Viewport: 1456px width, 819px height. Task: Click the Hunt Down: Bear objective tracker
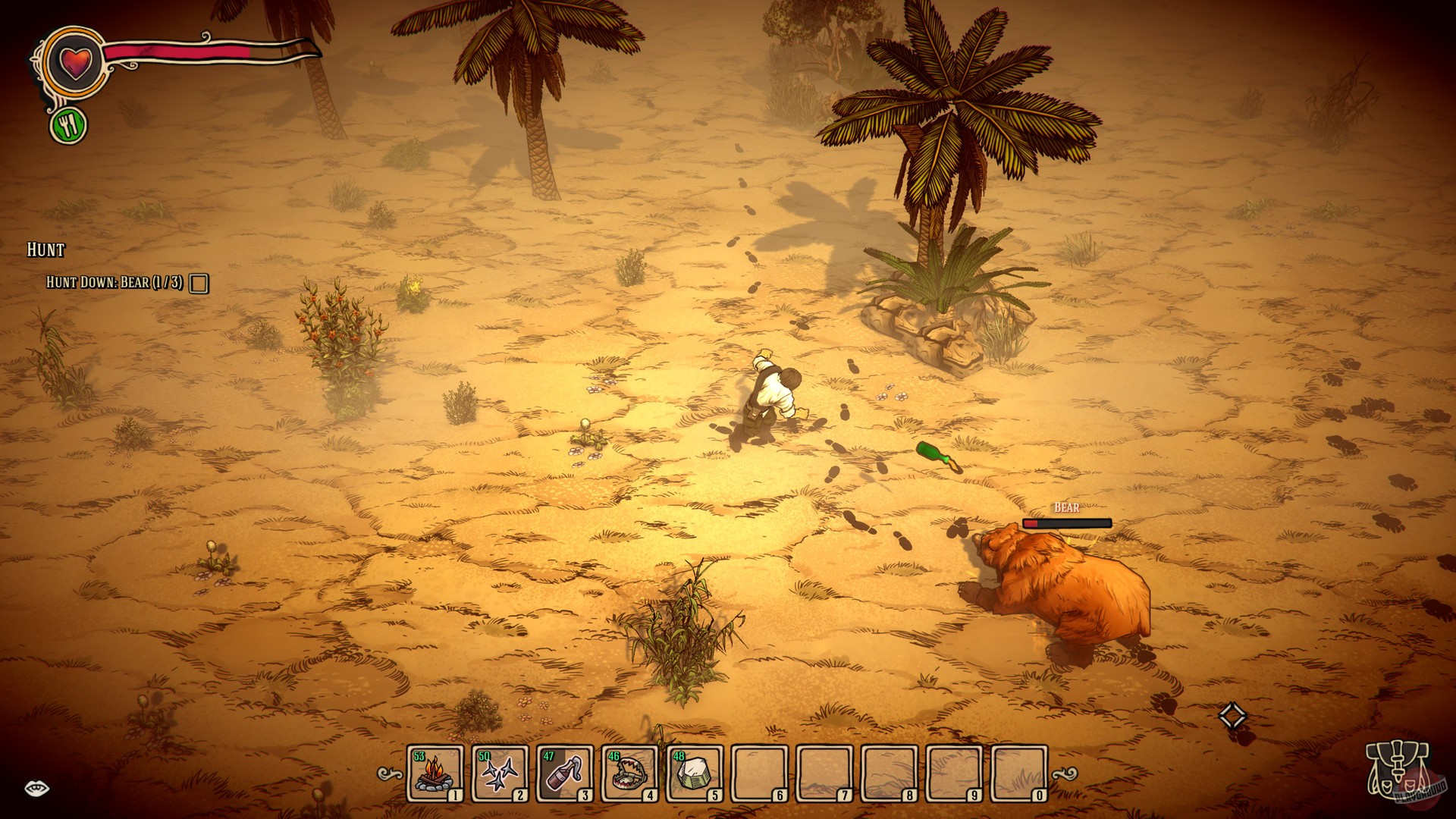[115, 283]
